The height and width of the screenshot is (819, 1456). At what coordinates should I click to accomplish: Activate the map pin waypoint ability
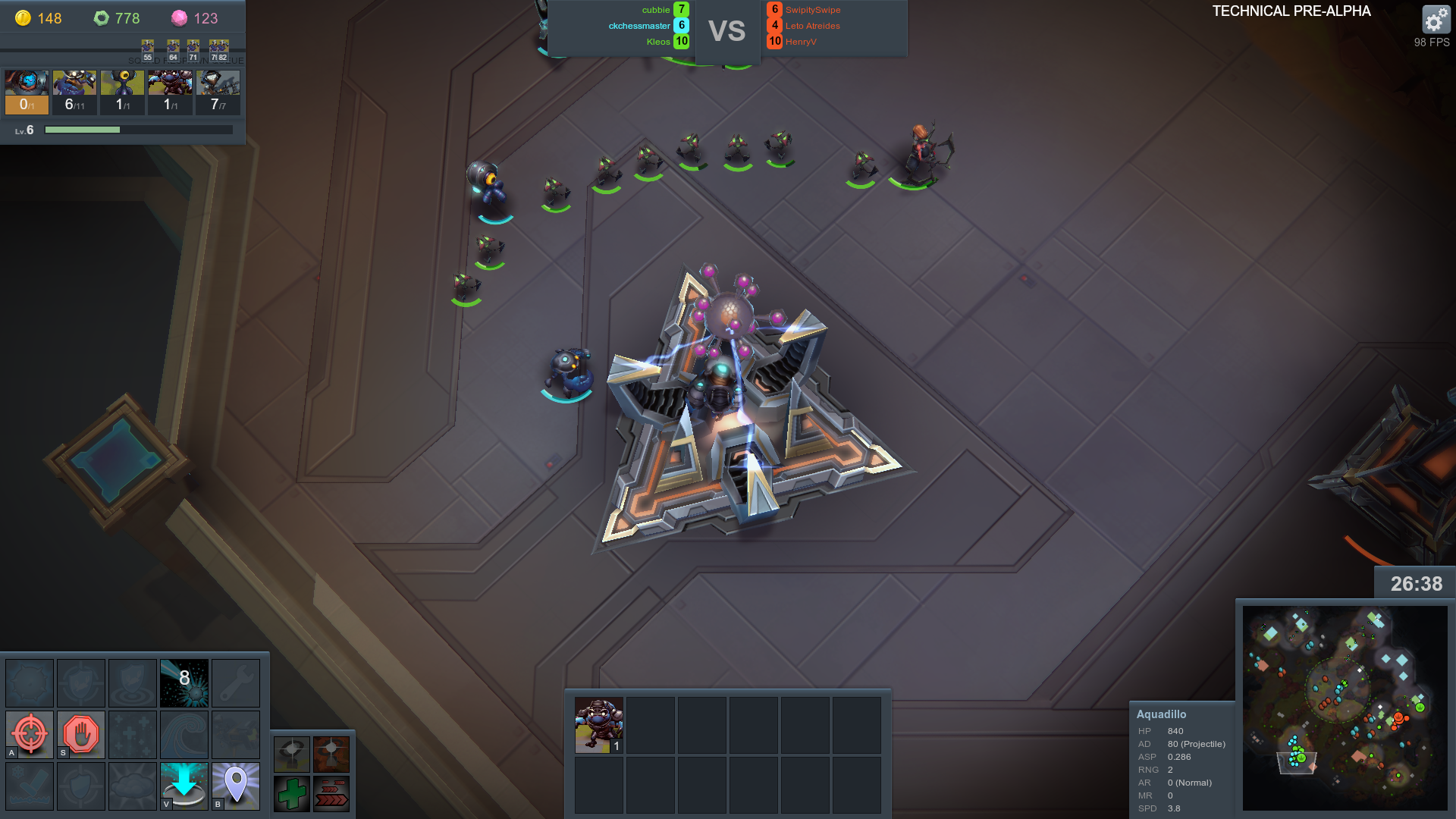click(236, 785)
